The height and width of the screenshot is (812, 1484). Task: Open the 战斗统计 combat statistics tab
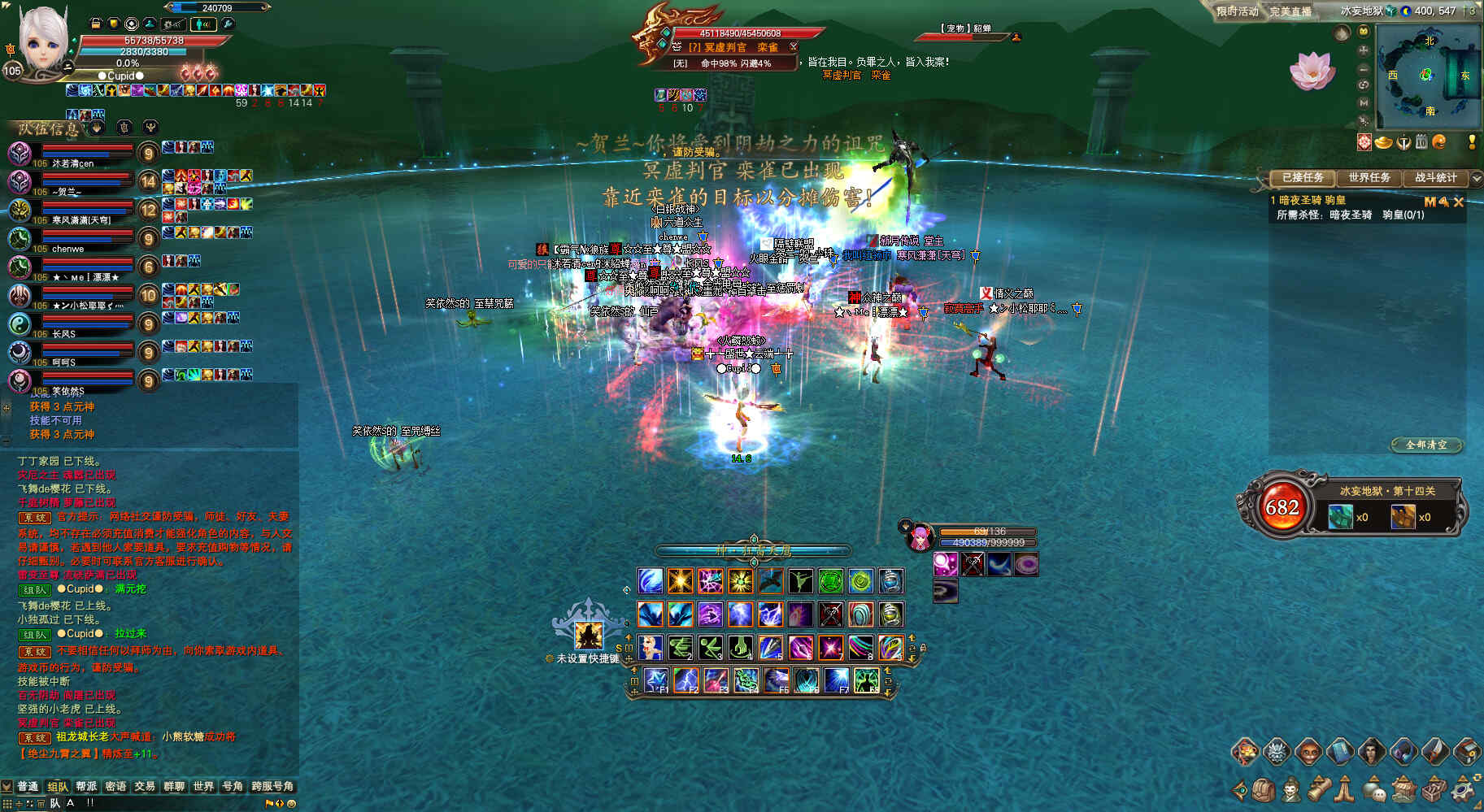tap(1435, 178)
